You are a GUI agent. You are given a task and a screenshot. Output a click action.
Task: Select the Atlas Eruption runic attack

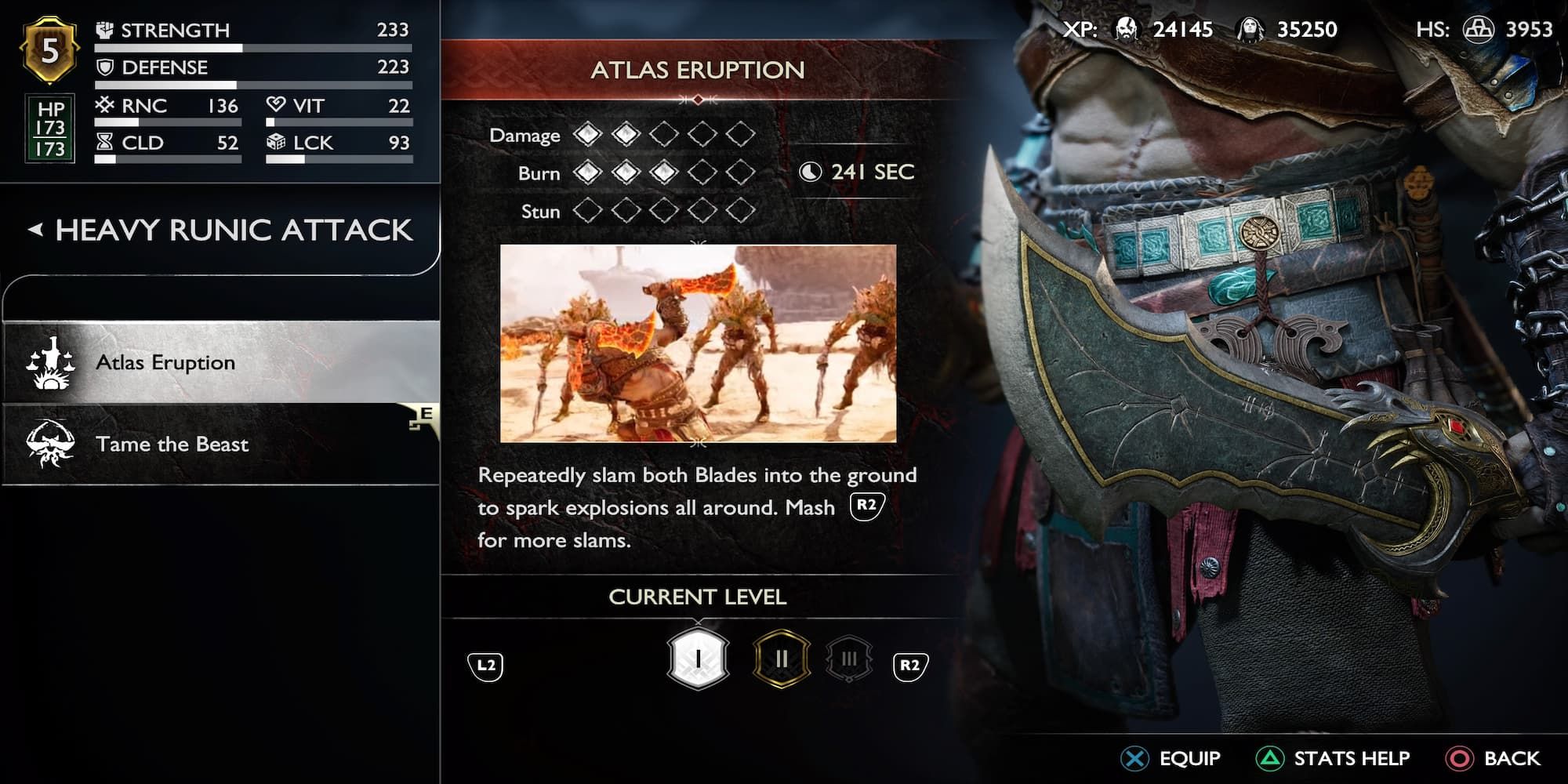click(220, 362)
